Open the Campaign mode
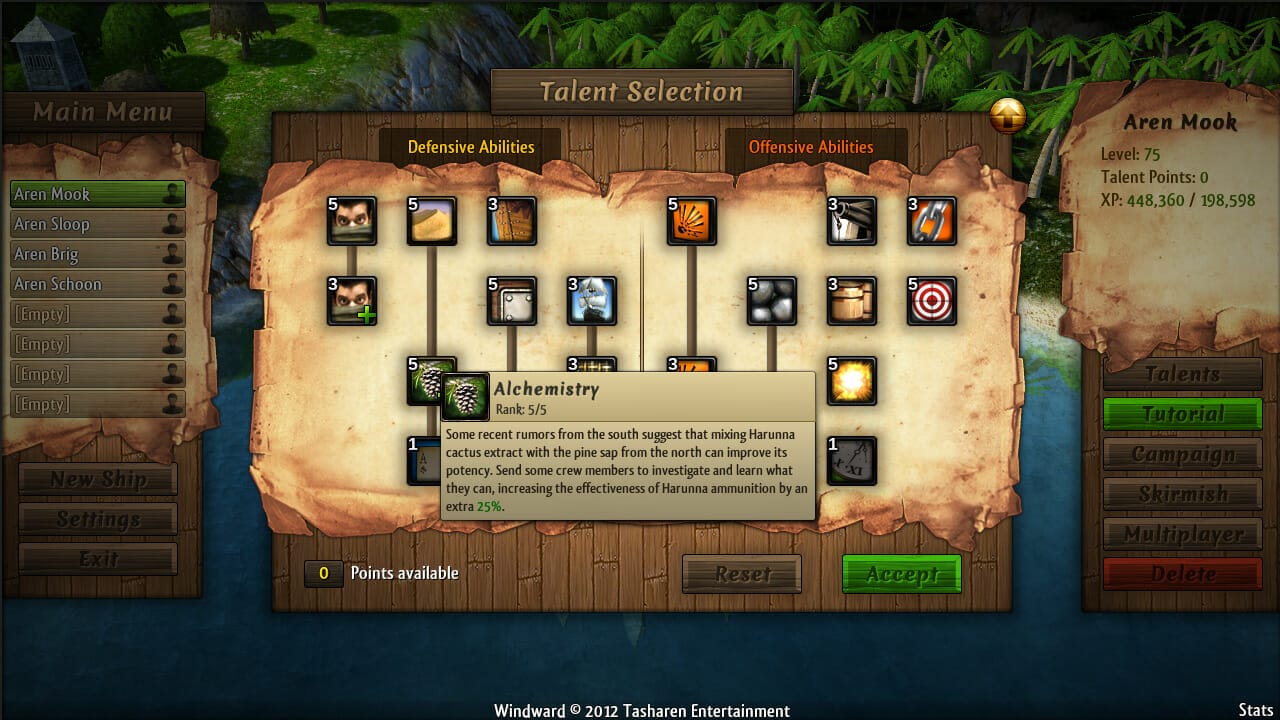The width and height of the screenshot is (1280, 720). [x=1182, y=454]
